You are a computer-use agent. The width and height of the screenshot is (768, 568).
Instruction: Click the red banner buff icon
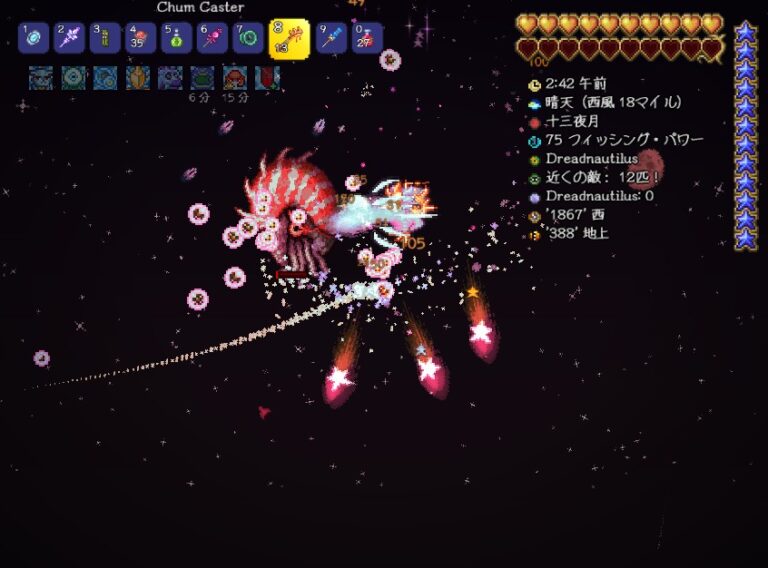point(266,77)
